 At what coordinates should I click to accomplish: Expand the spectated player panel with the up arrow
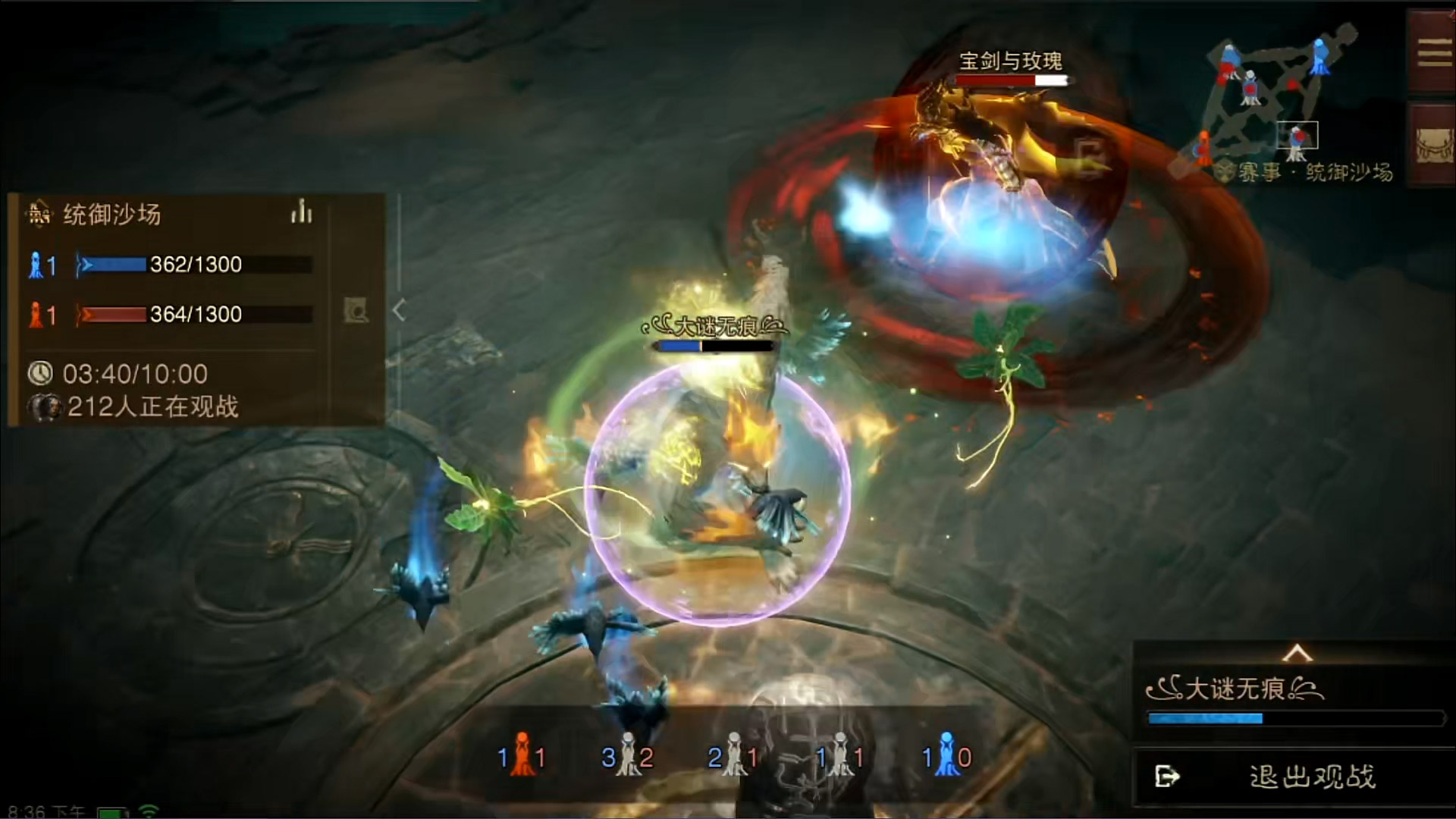[x=1297, y=653]
